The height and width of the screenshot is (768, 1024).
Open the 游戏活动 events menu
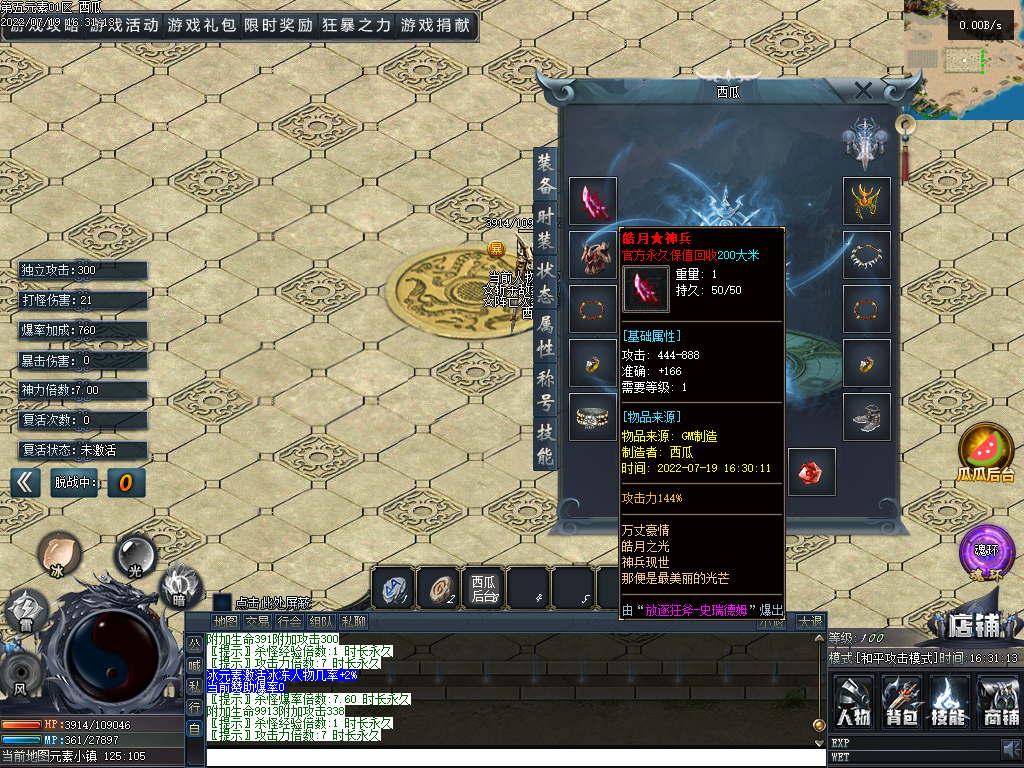[x=122, y=26]
